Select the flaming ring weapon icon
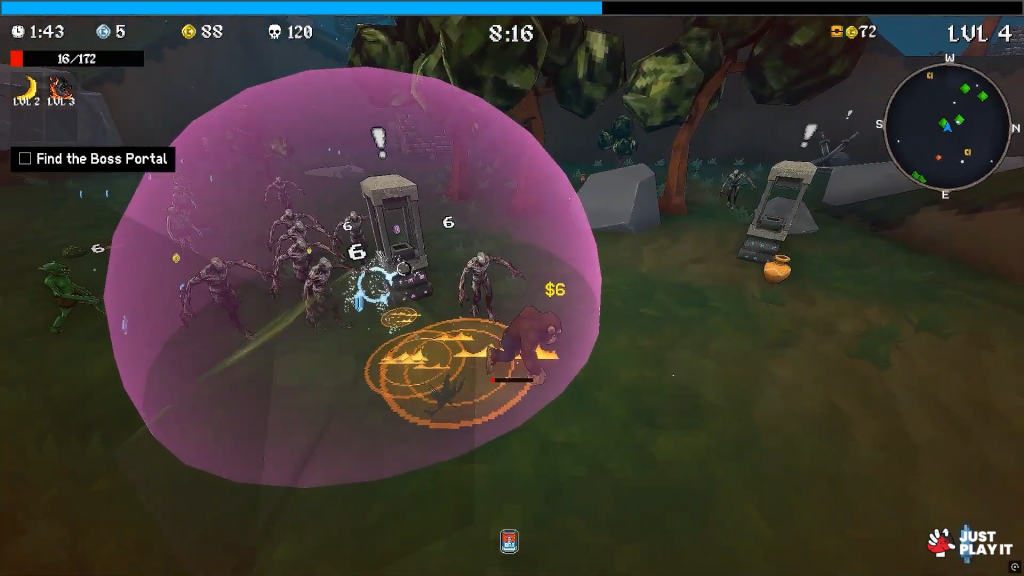1024x576 pixels. pyautogui.click(x=60, y=85)
